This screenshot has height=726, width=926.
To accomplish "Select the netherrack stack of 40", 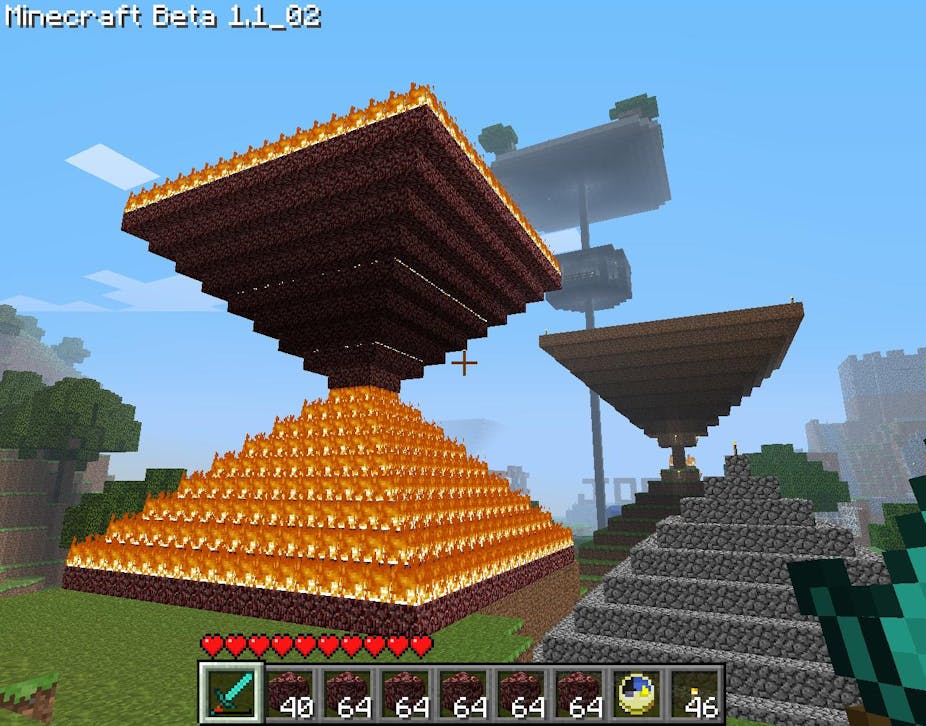I will 287,691.
